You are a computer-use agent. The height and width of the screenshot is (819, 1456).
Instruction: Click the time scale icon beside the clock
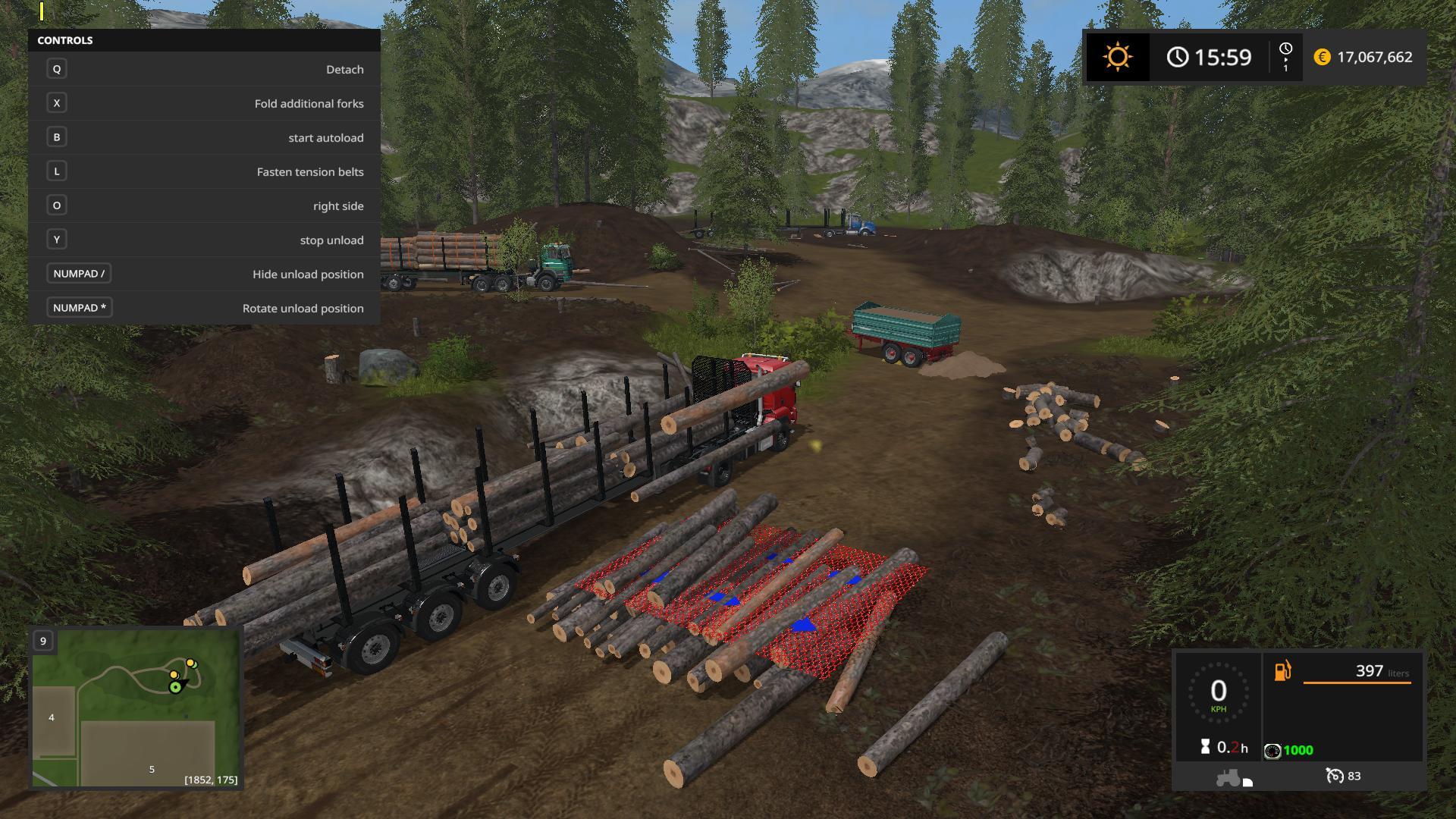tap(1285, 56)
